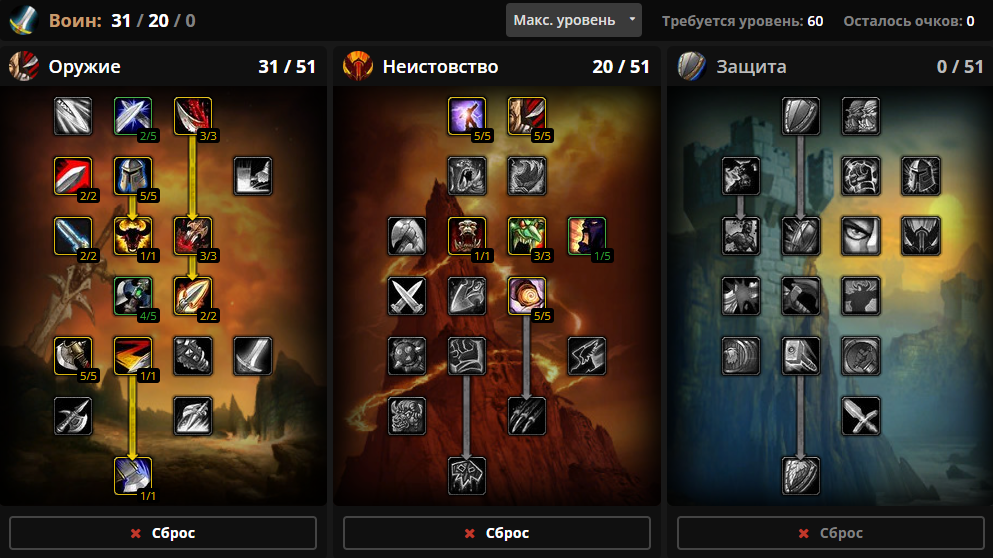
Task: Select the Bloodthirst talent at tree bottom
Action: [x=467, y=475]
